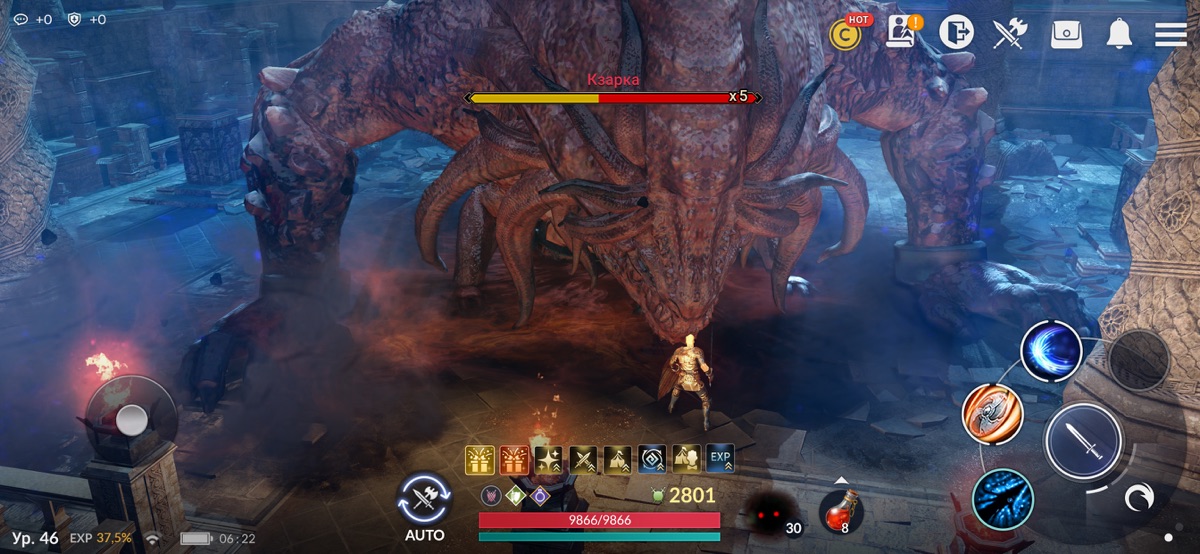Viewport: 1200px width, 554px height.
Task: Open the crossed sword and axe menu
Action: pyautogui.click(x=1010, y=34)
